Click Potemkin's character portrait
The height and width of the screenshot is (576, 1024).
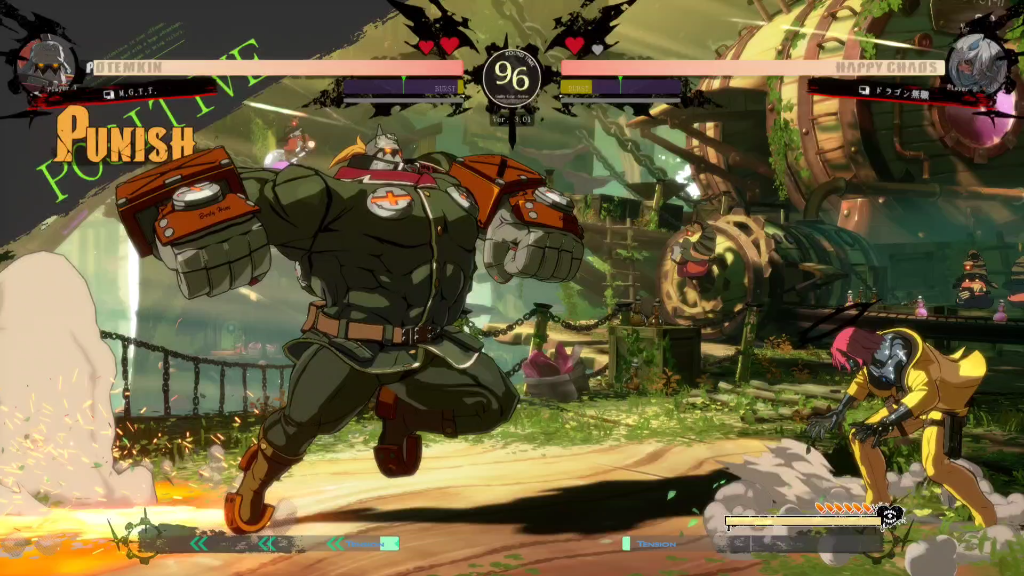[x=46, y=65]
